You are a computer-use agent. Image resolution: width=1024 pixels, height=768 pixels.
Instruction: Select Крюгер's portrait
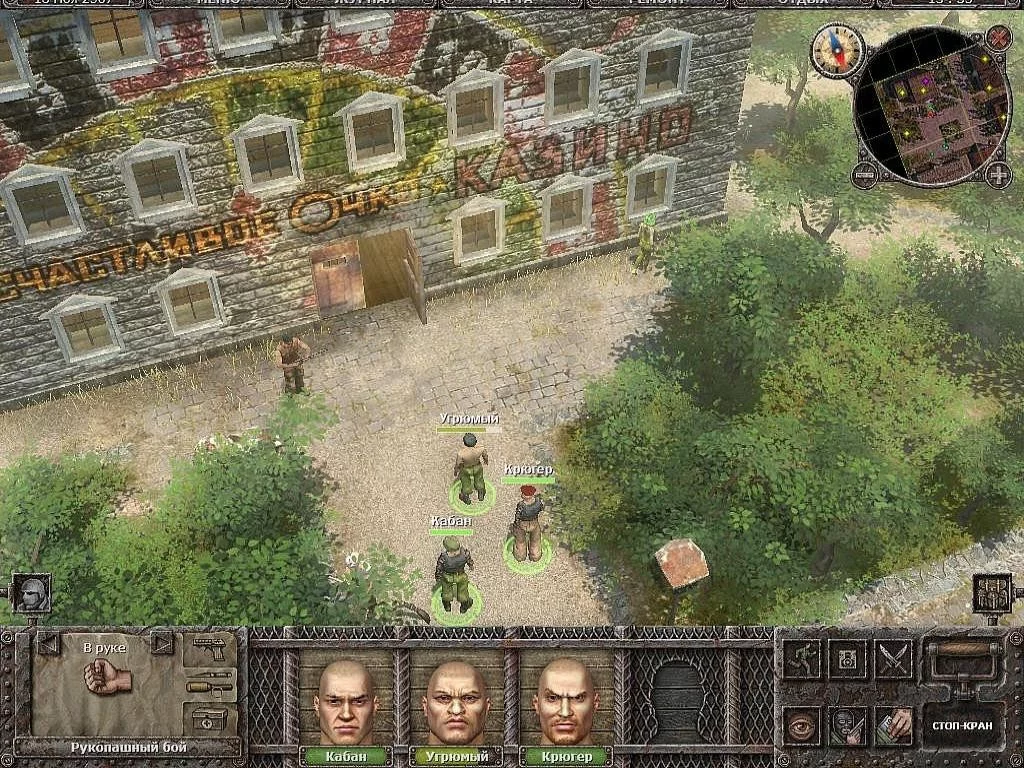coord(565,701)
